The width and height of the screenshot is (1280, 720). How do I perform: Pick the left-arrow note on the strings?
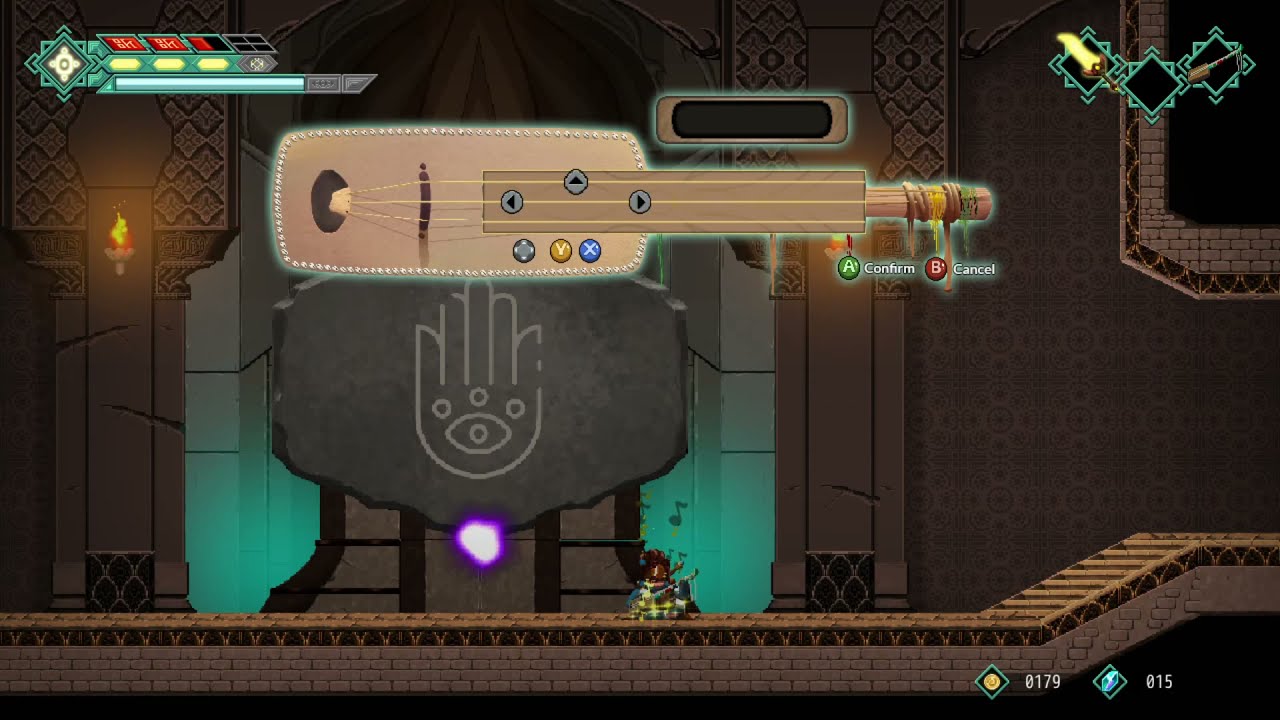click(511, 202)
